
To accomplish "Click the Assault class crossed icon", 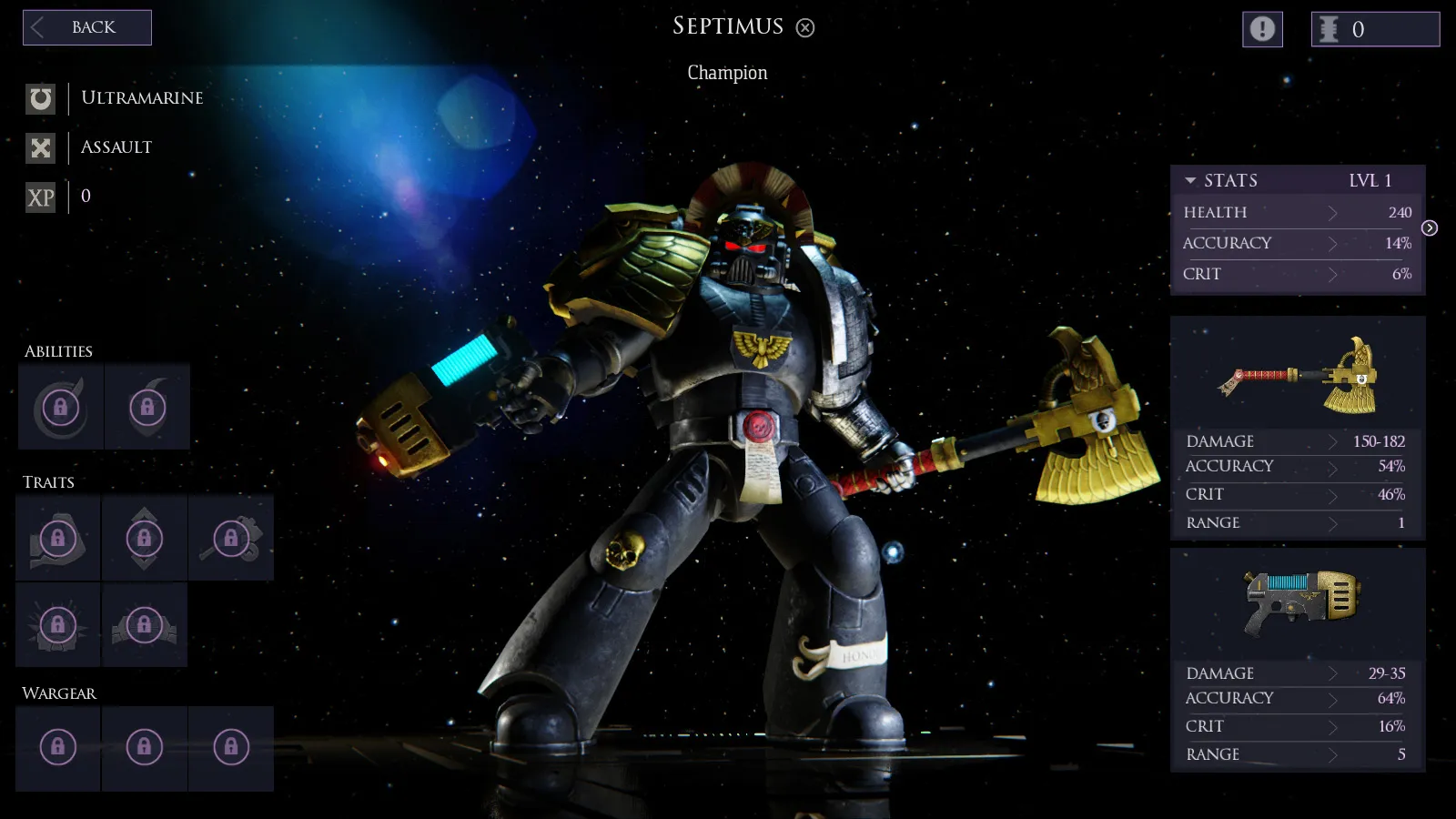I will 41,147.
